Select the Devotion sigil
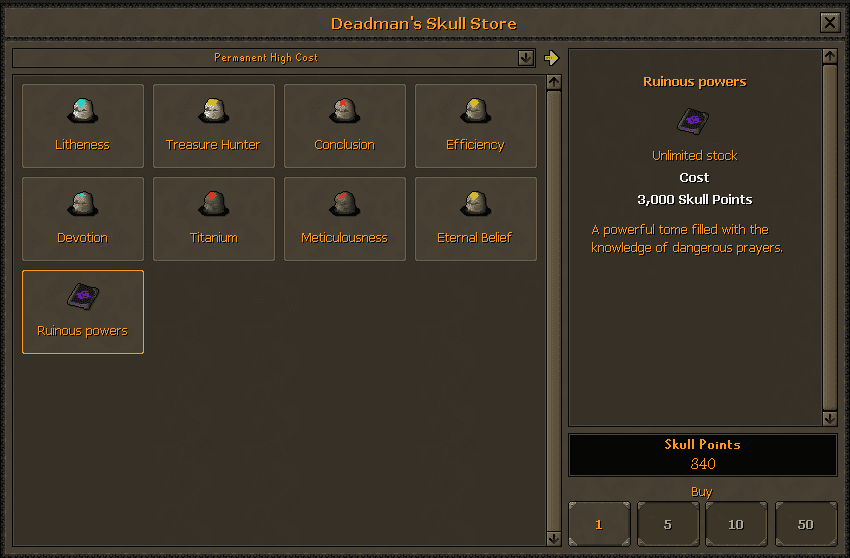Image resolution: width=850 pixels, height=558 pixels. click(83, 219)
